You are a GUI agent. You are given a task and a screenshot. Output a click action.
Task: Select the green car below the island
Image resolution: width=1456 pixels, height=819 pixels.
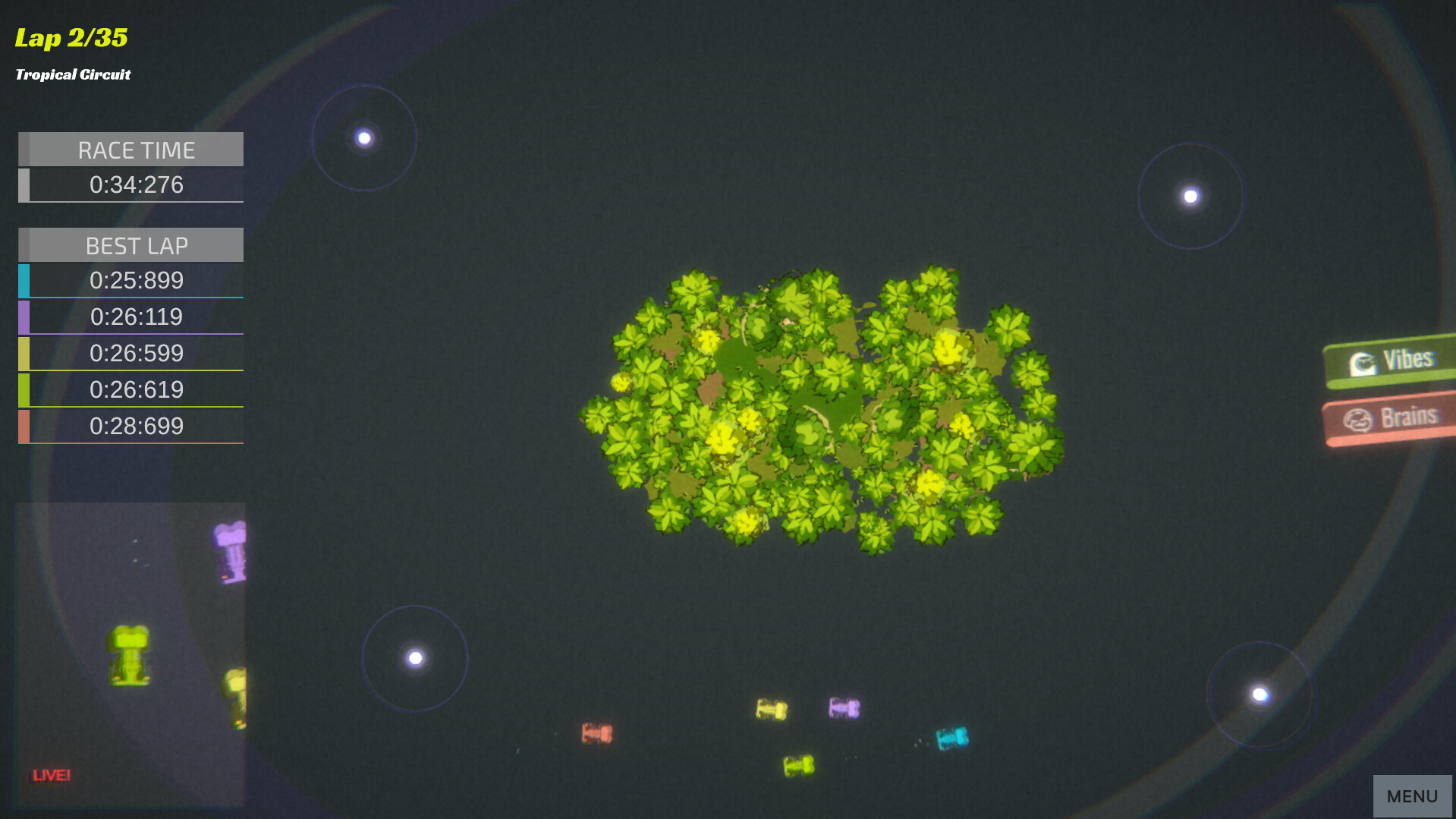[x=796, y=764]
